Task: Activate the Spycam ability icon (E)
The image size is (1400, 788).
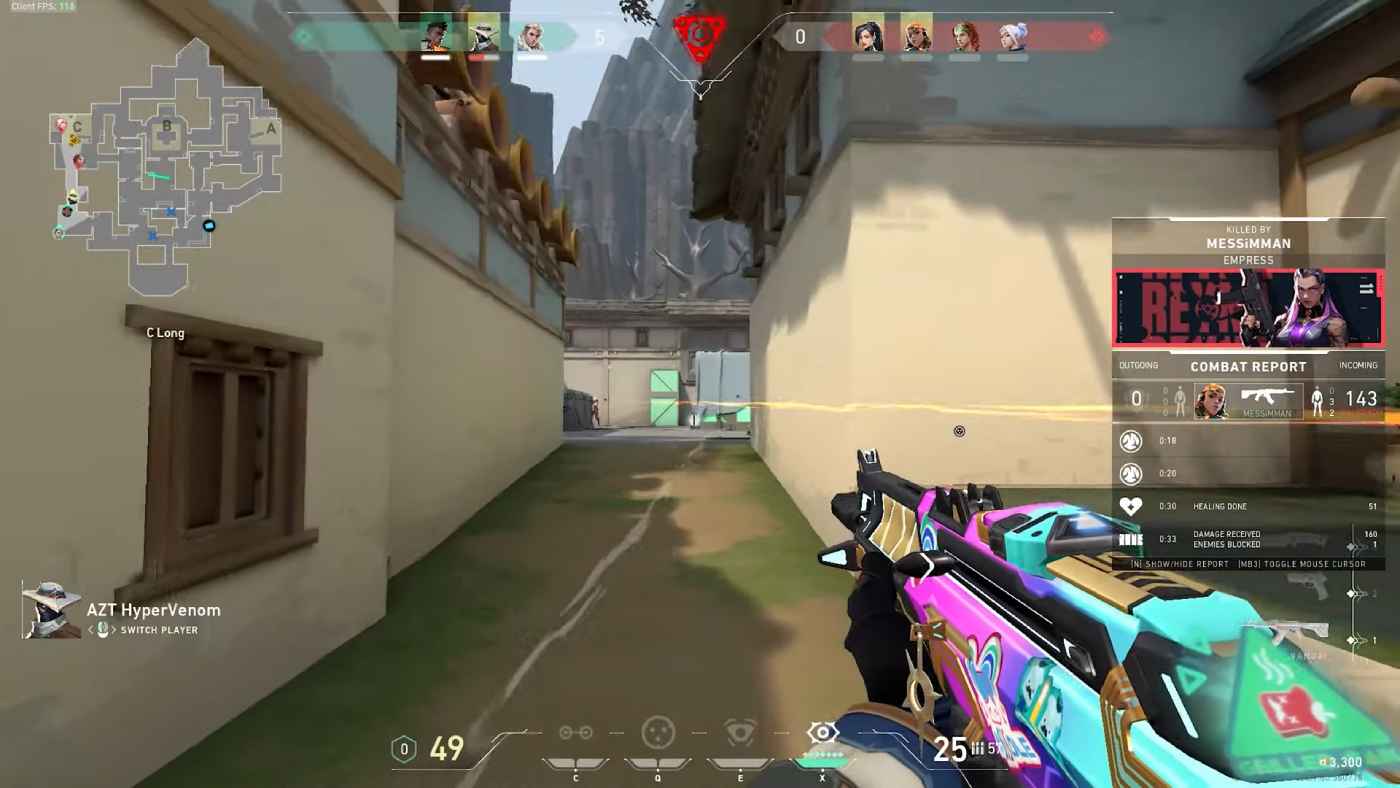Action: point(740,733)
